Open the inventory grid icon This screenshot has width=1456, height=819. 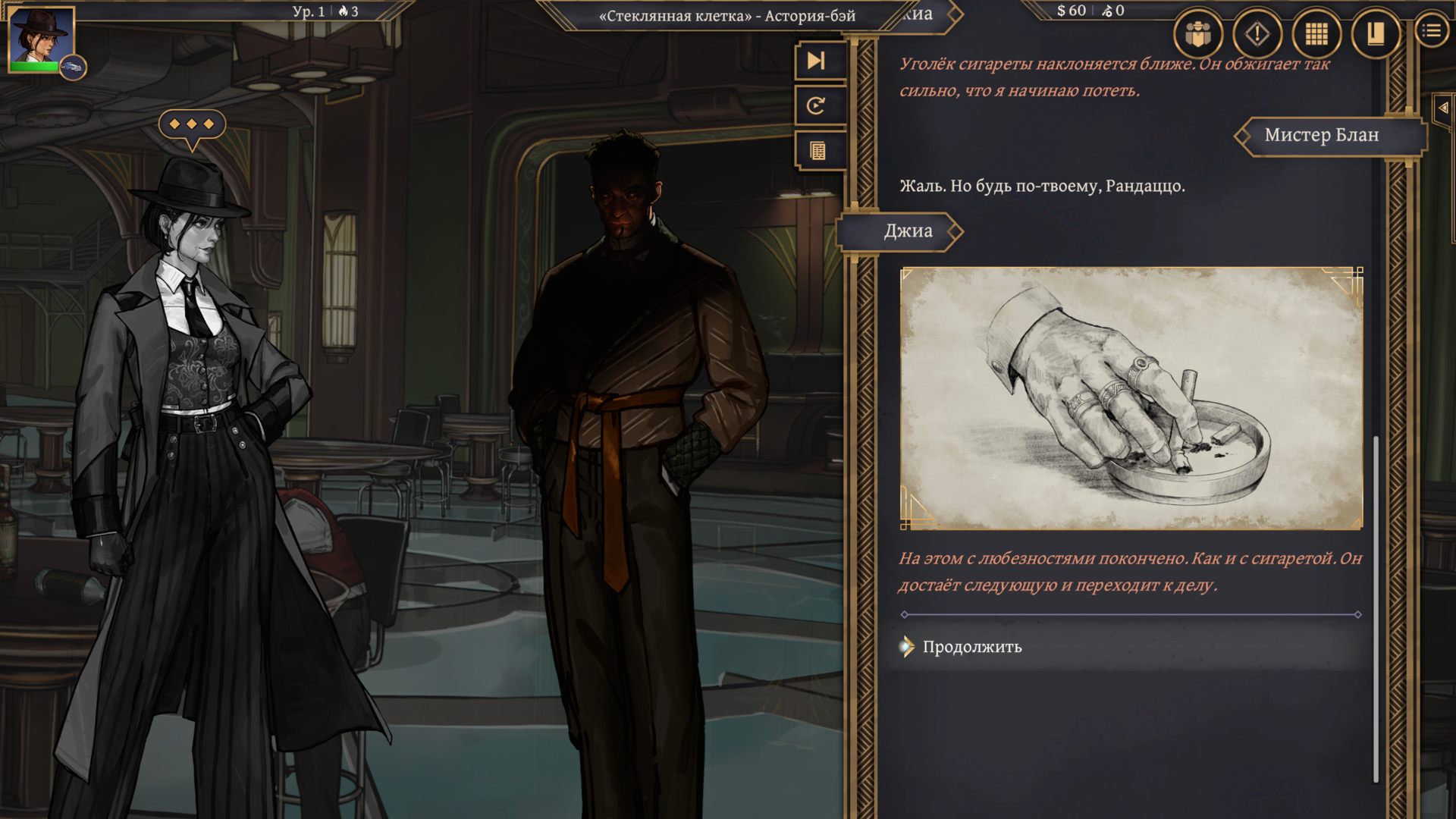1316,33
